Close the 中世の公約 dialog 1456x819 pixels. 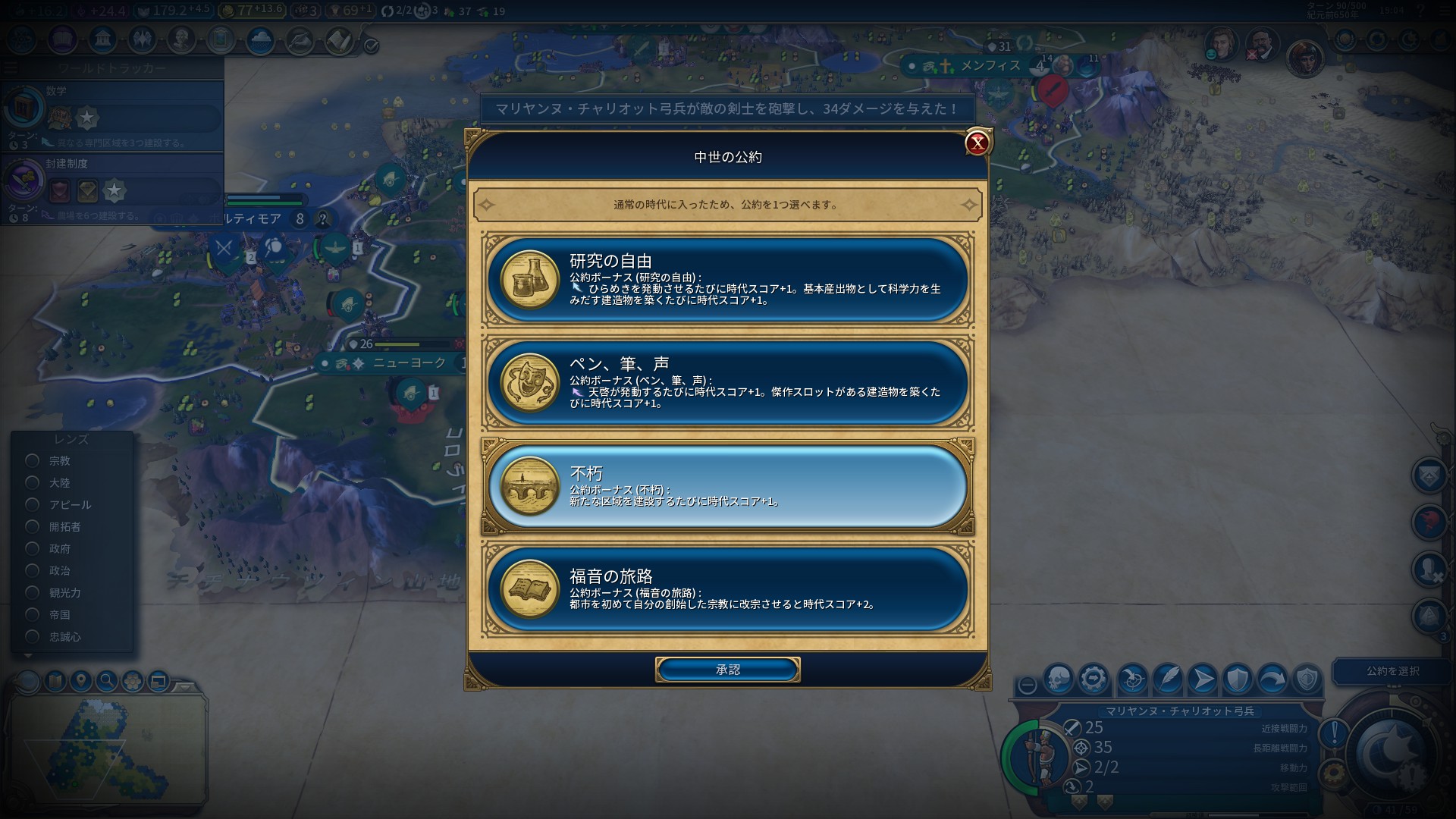(977, 143)
